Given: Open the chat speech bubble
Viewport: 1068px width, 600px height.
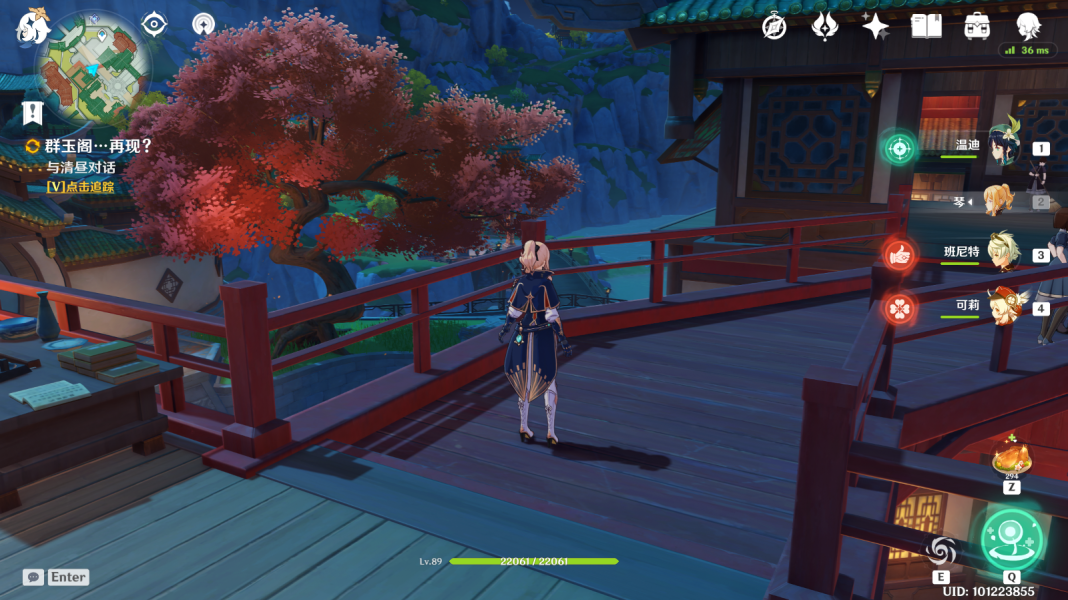Looking at the screenshot, I should [33, 577].
